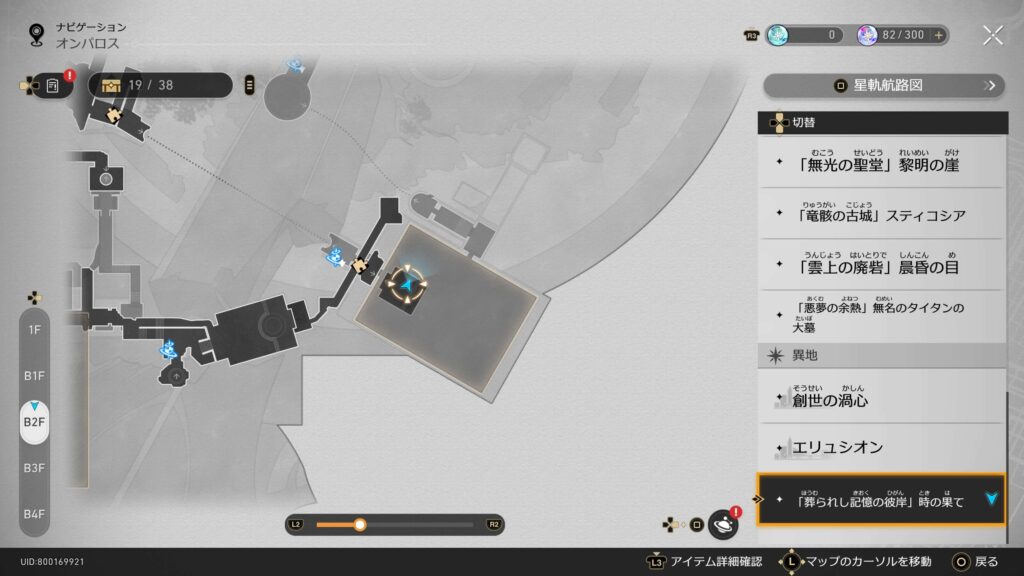Switch to floor B3F
1024x576 pixels.
pyautogui.click(x=34, y=468)
